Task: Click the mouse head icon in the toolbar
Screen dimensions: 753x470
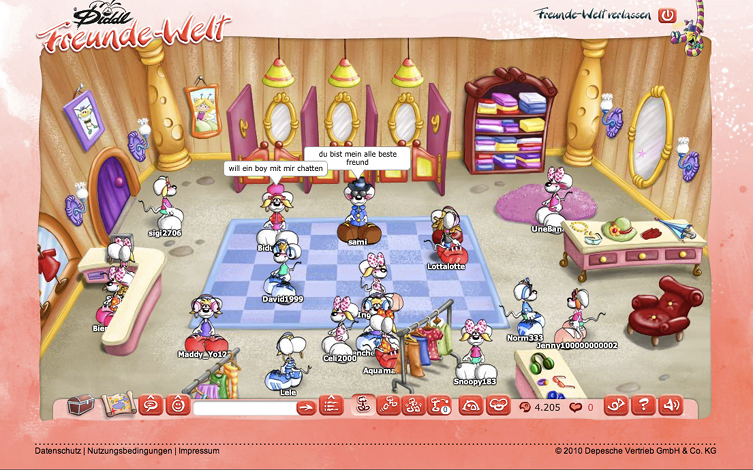Action: point(497,405)
